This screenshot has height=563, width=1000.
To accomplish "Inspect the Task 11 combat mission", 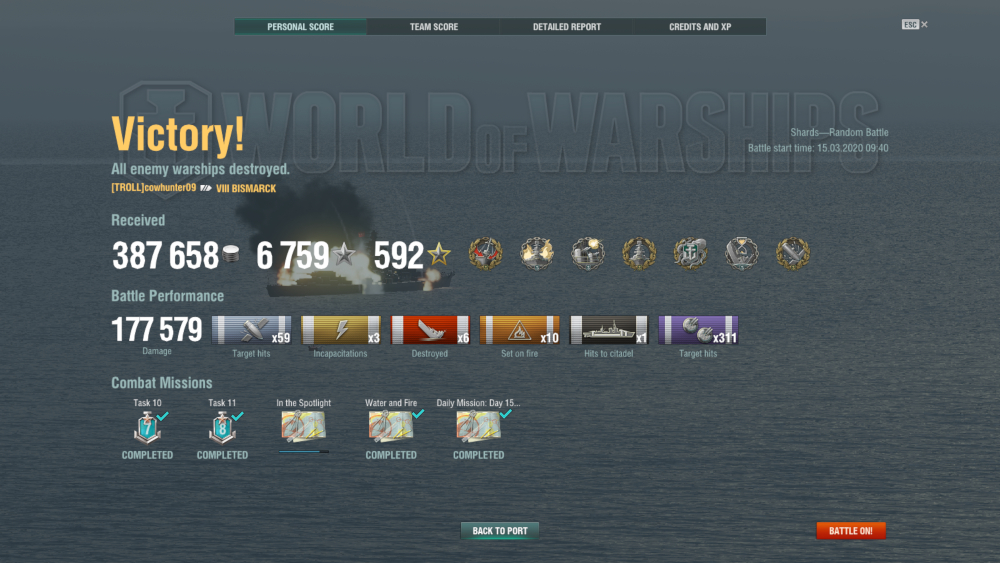I will (222, 427).
